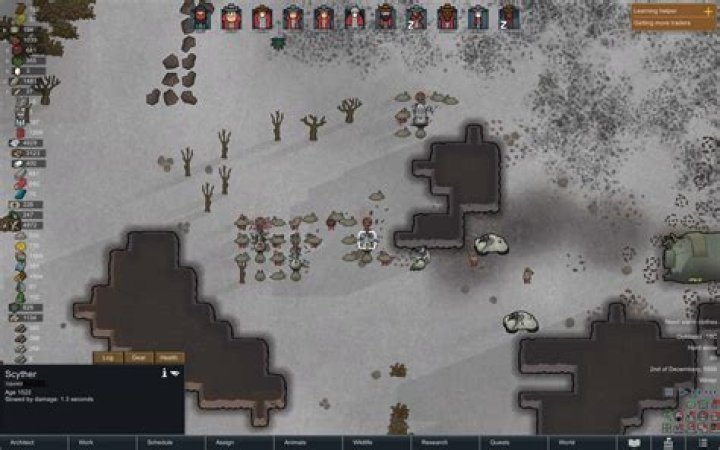Open the Animals tab

(295, 441)
